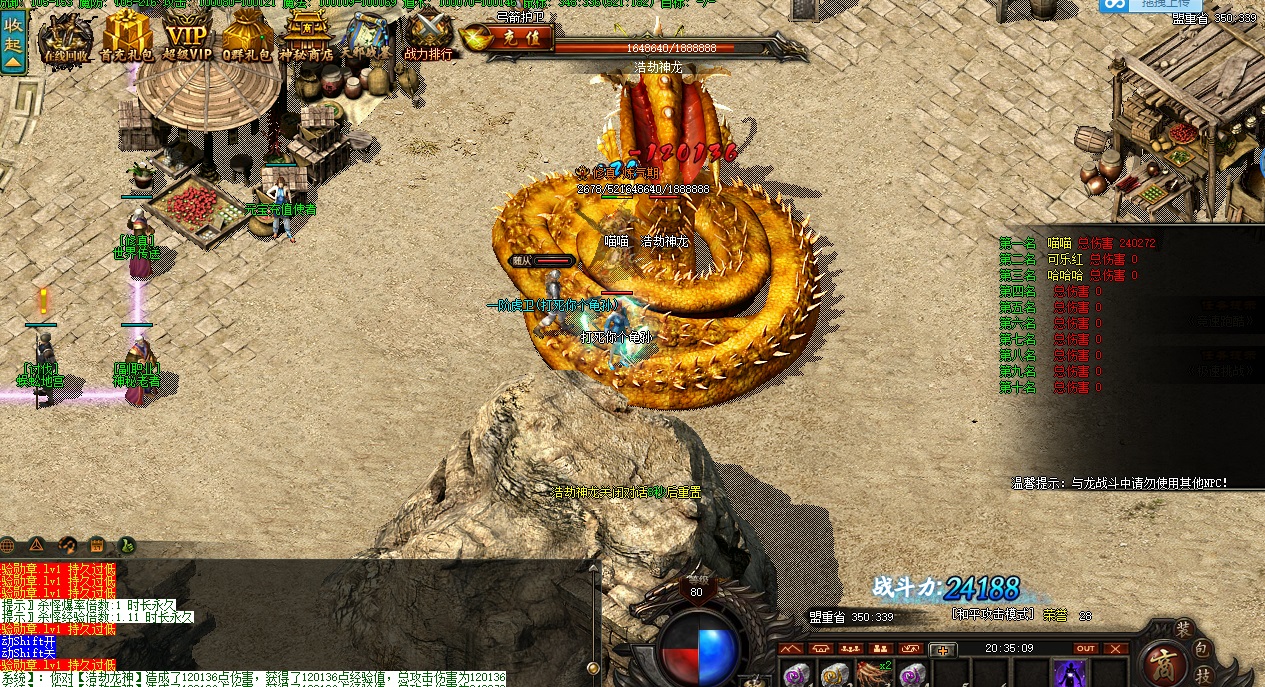
Task: Enter the 神秘商店 mystery shop
Action: click(x=306, y=38)
